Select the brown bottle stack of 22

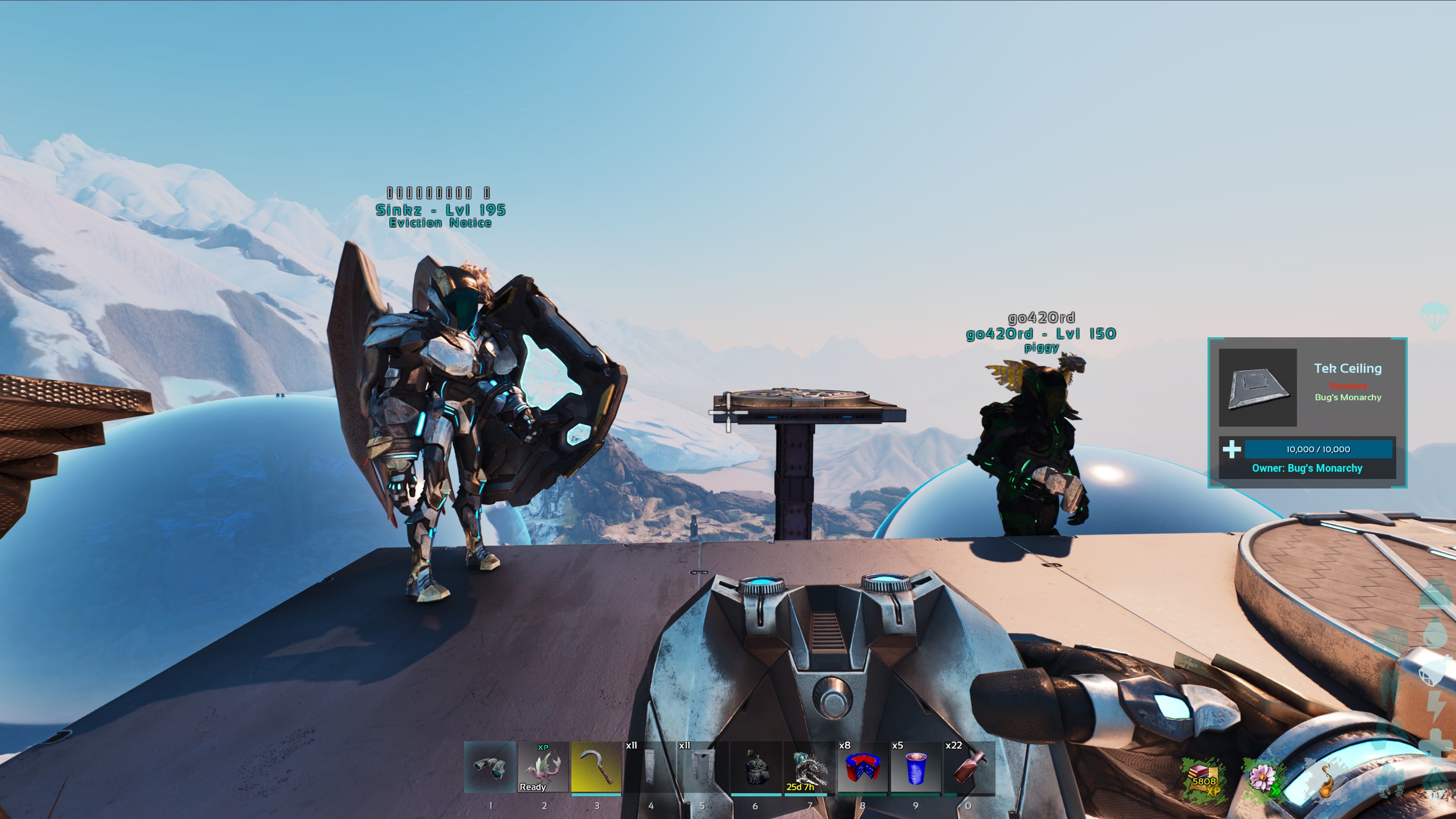(x=968, y=767)
